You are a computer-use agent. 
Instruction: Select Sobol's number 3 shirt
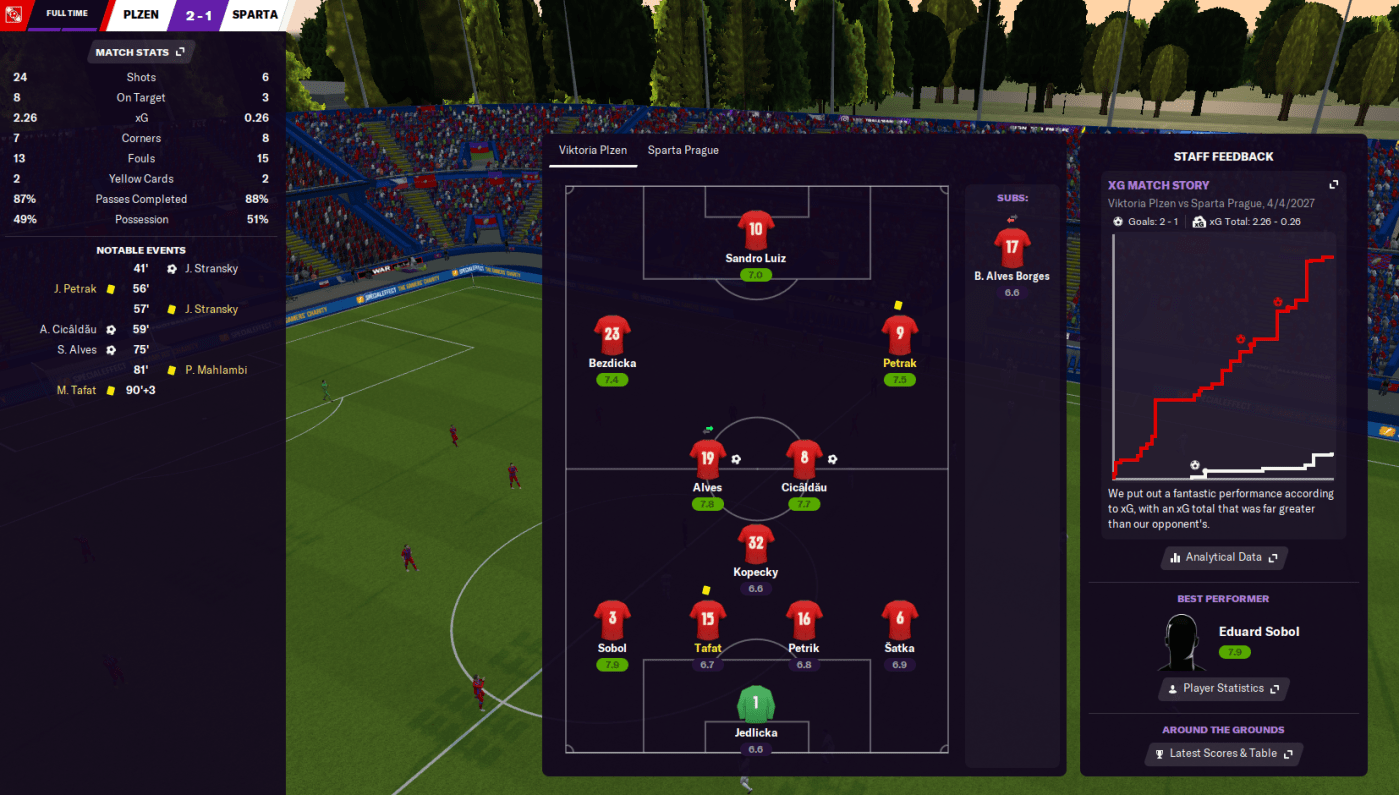pos(612,620)
